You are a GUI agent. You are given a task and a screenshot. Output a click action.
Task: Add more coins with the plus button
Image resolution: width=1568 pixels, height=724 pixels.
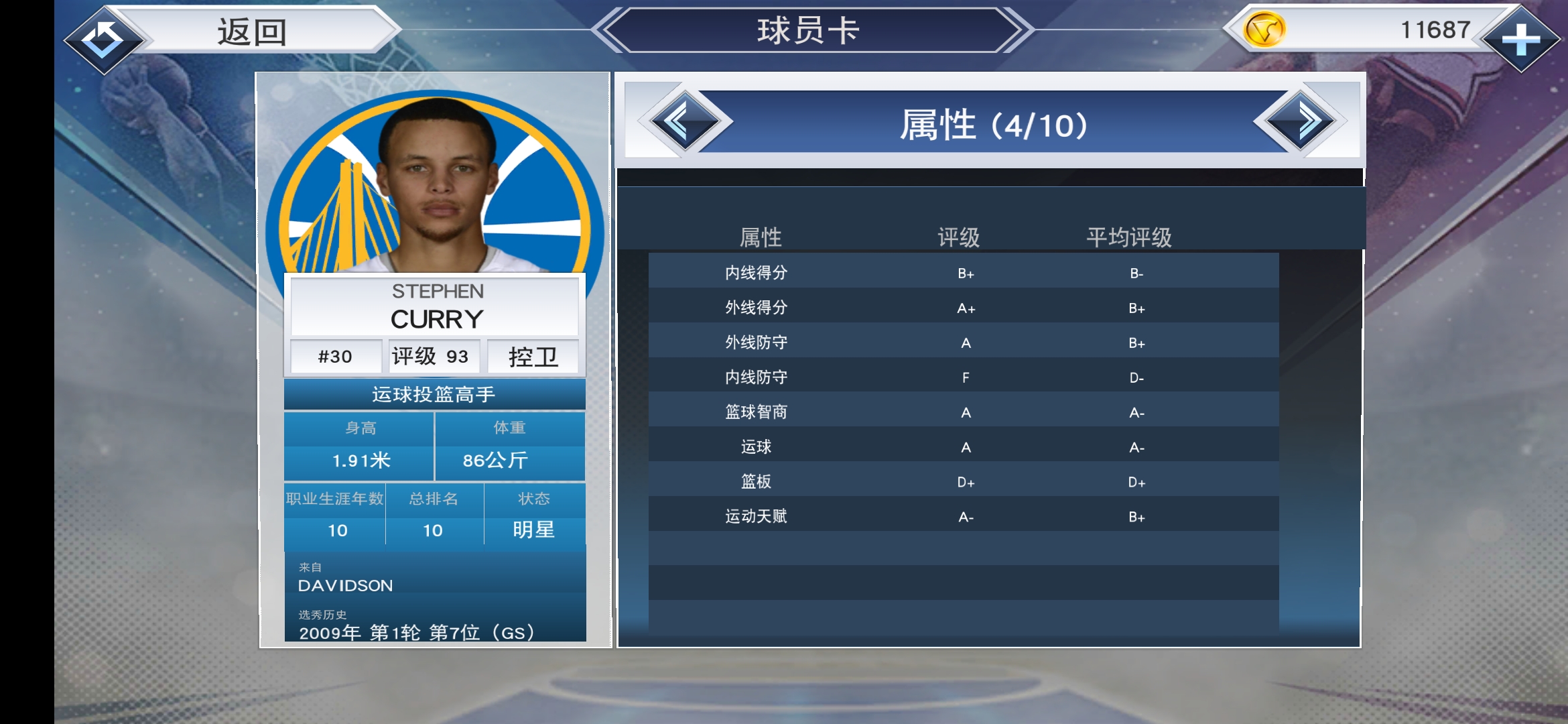(x=1520, y=39)
